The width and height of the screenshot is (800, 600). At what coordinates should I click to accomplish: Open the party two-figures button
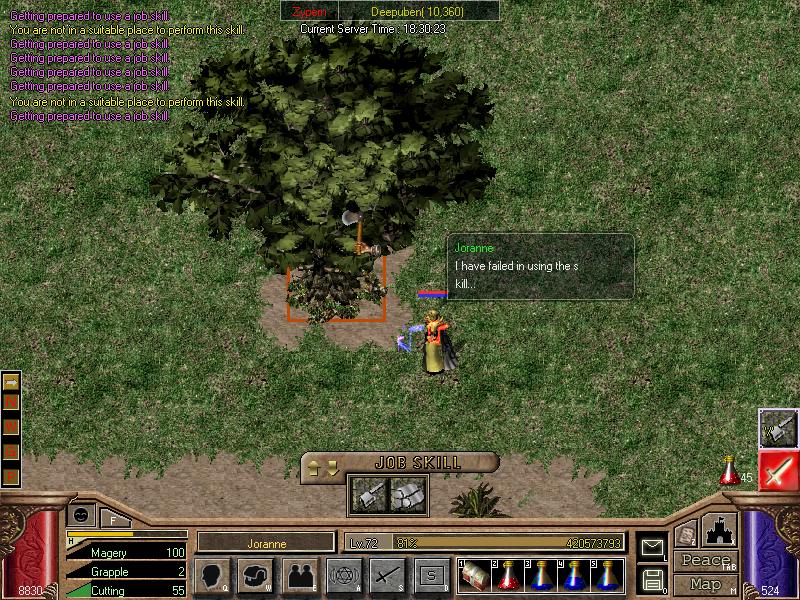pos(300,576)
